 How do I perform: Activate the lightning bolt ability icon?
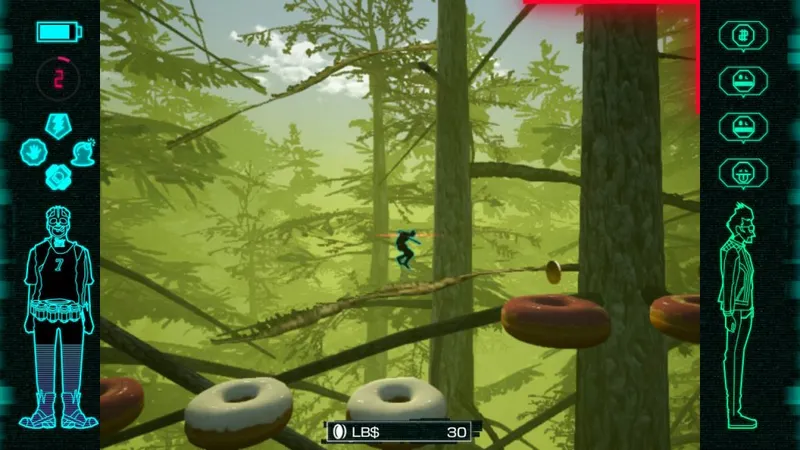pyautogui.click(x=59, y=125)
